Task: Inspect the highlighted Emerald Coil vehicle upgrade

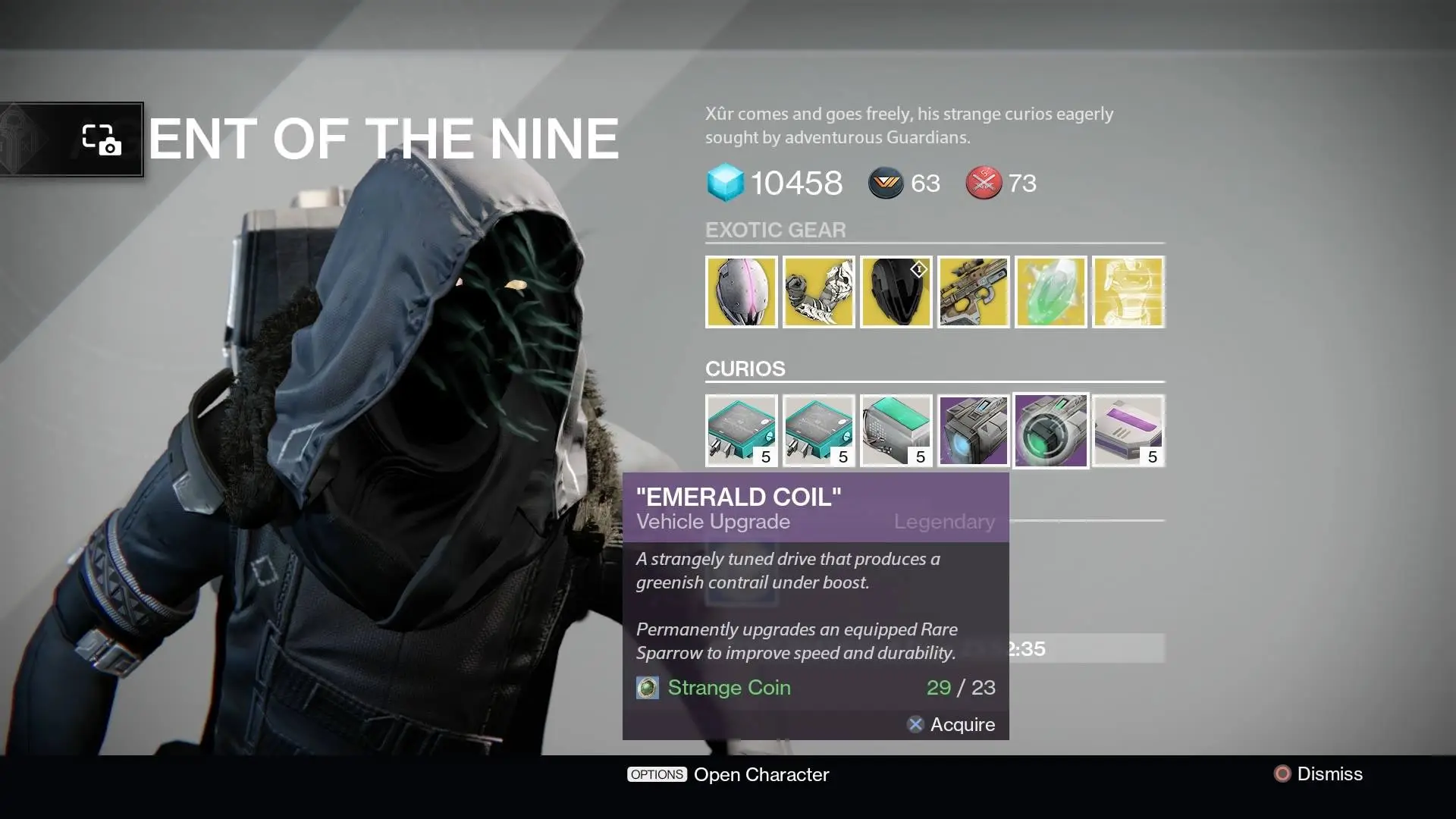Action: pyautogui.click(x=1051, y=431)
